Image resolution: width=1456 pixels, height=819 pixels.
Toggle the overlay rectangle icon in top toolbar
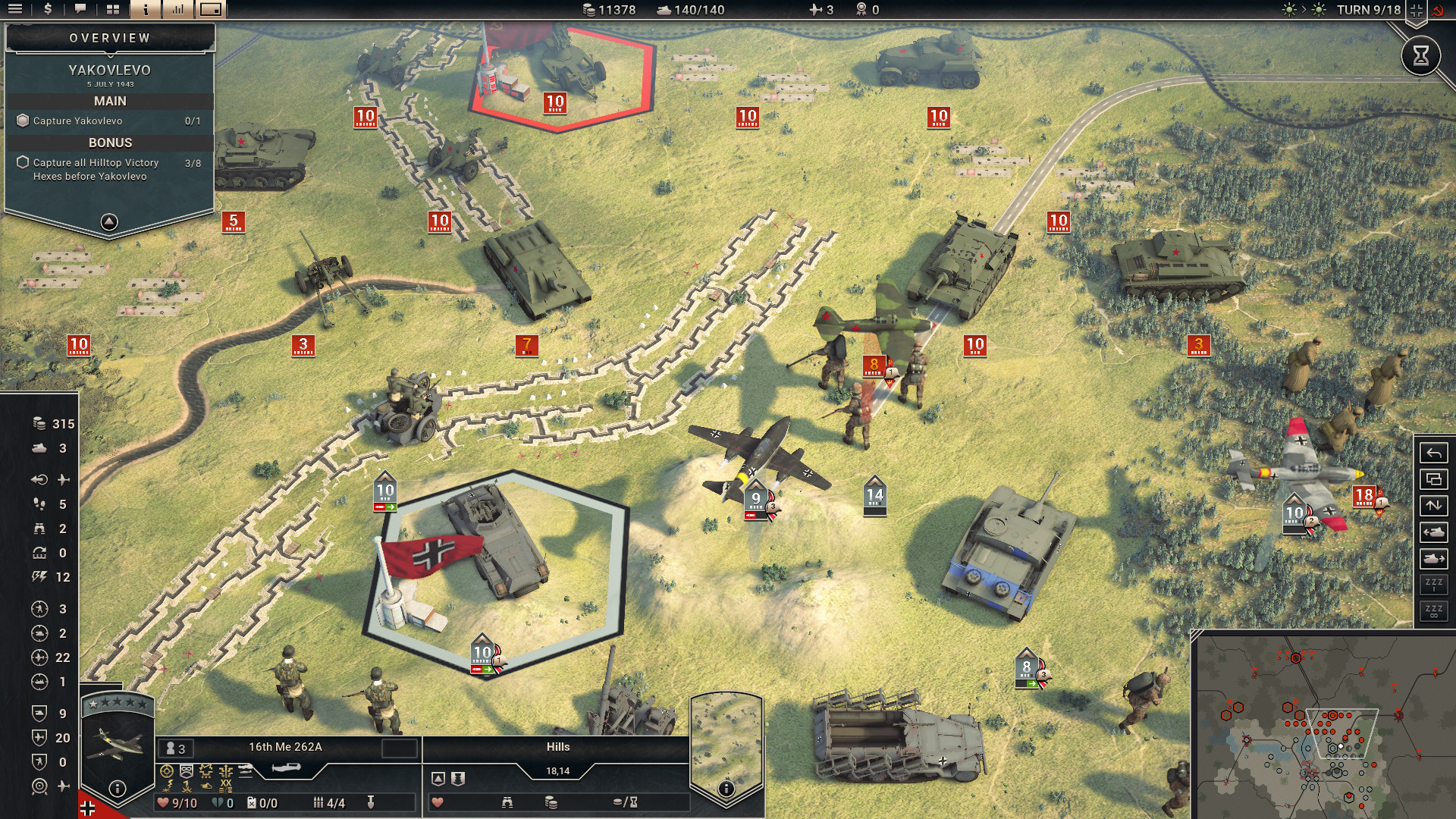[x=212, y=10]
